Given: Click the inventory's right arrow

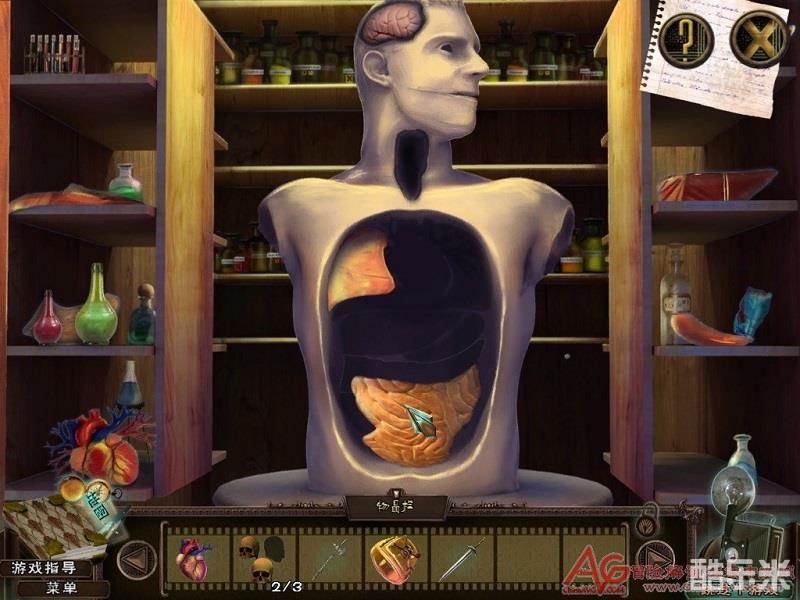Looking at the screenshot, I should [x=655, y=558].
